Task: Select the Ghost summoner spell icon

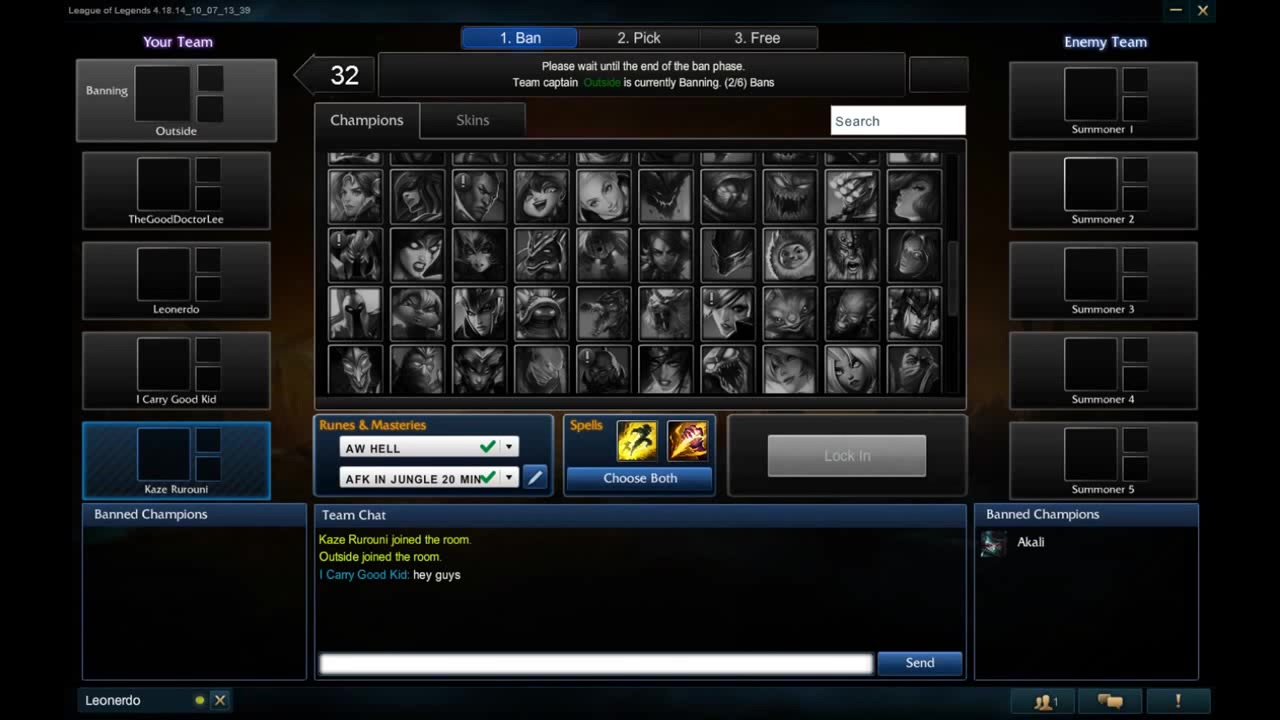Action: click(638, 439)
